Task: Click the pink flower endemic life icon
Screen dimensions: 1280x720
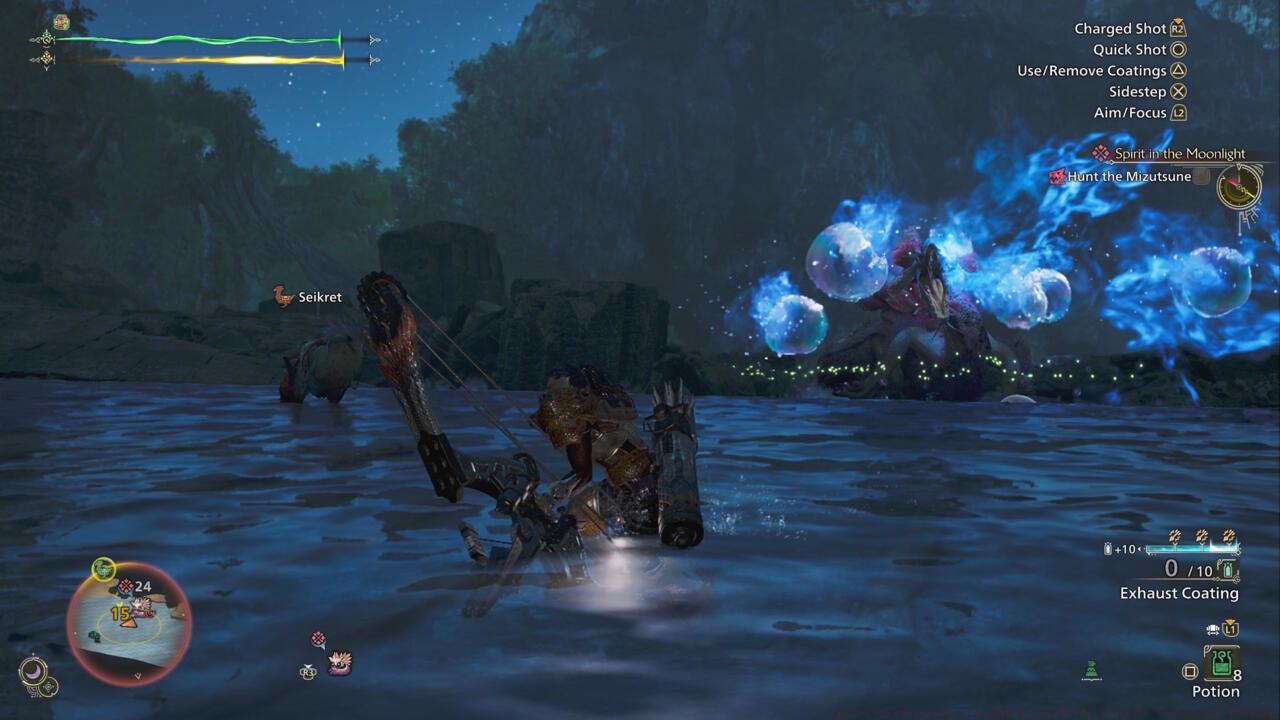Action: coord(318,637)
